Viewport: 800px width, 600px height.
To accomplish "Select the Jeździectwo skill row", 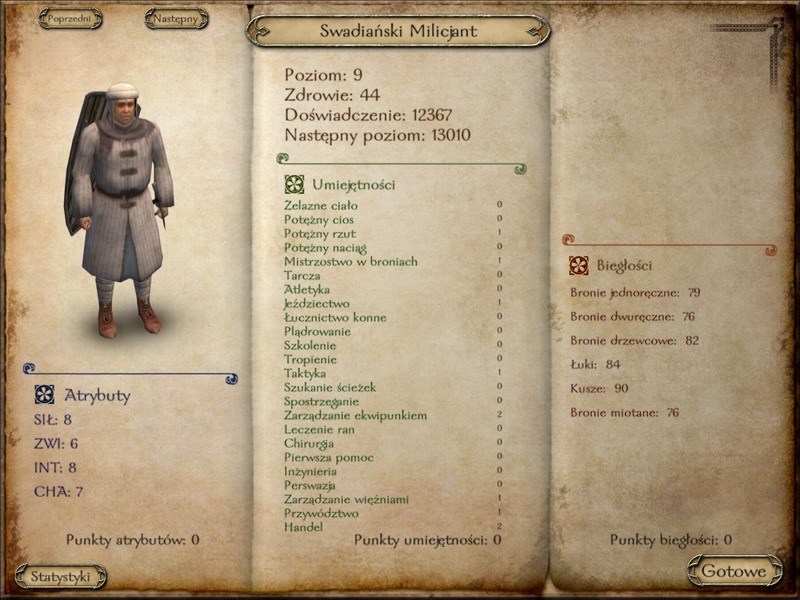I will coord(316,303).
